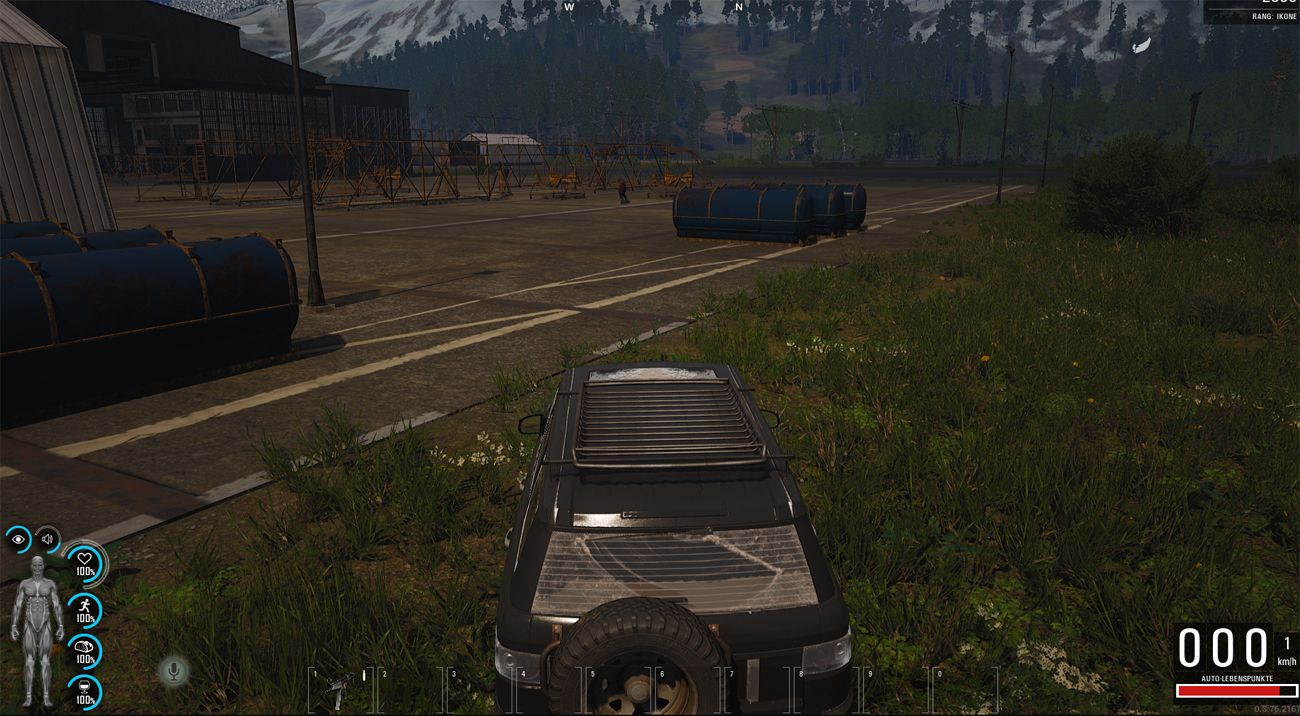Toggle the microphone voice chat icon
Image resolution: width=1300 pixels, height=716 pixels.
point(175,671)
